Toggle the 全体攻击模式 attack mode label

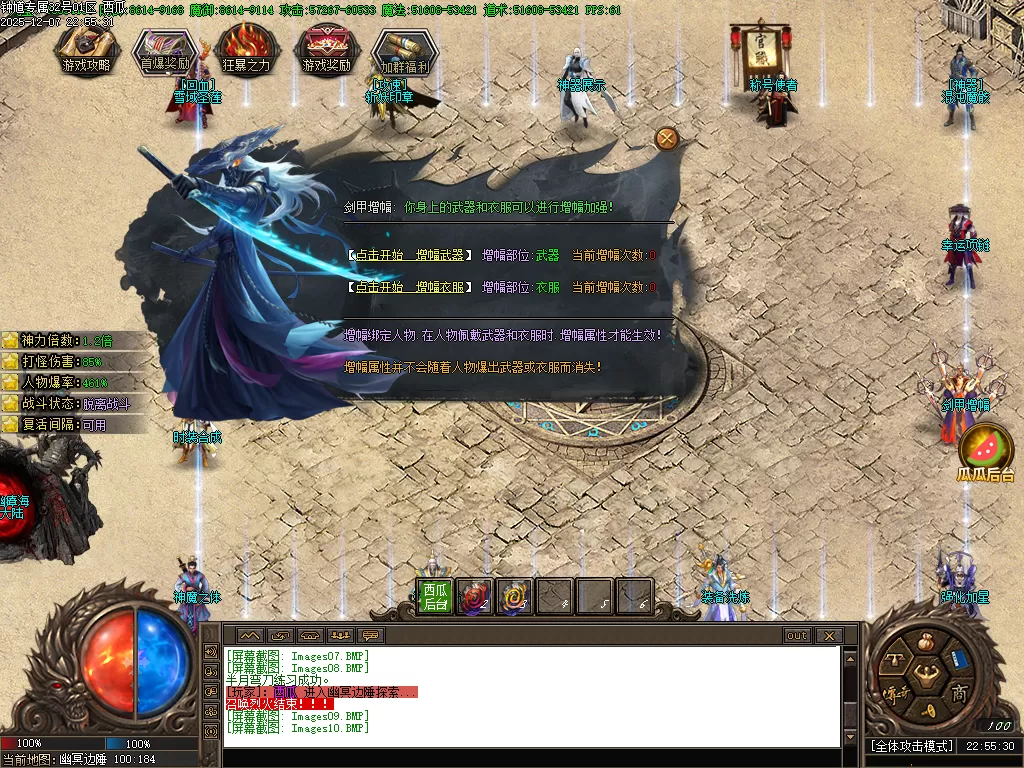click(x=910, y=746)
